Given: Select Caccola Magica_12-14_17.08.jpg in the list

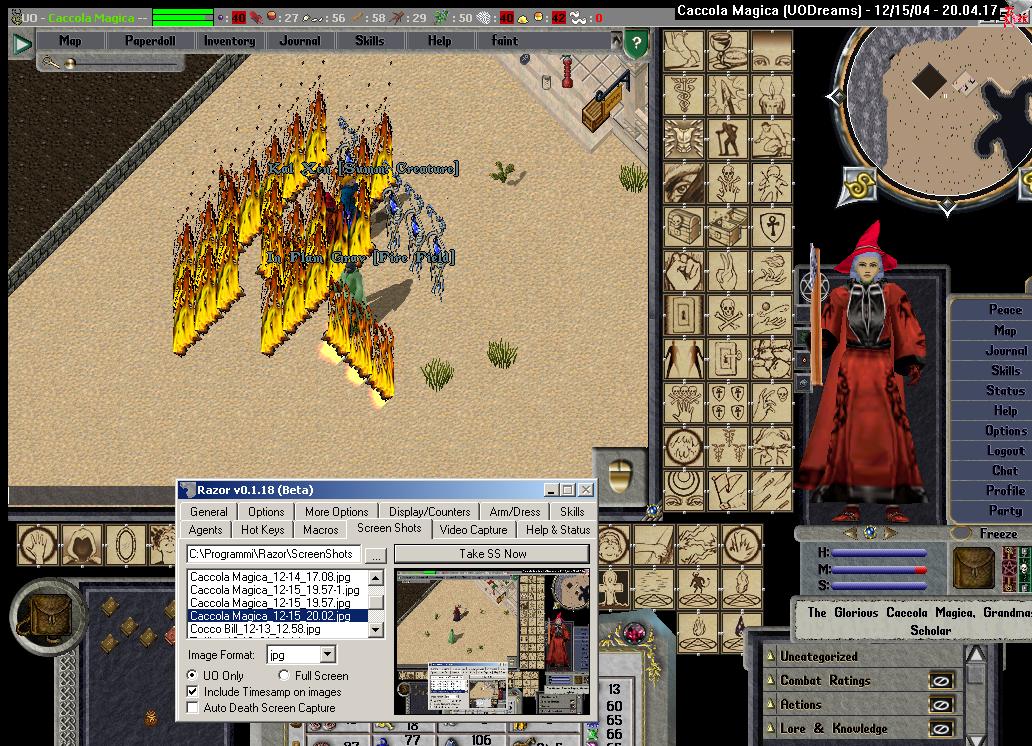Looking at the screenshot, I should pos(270,577).
